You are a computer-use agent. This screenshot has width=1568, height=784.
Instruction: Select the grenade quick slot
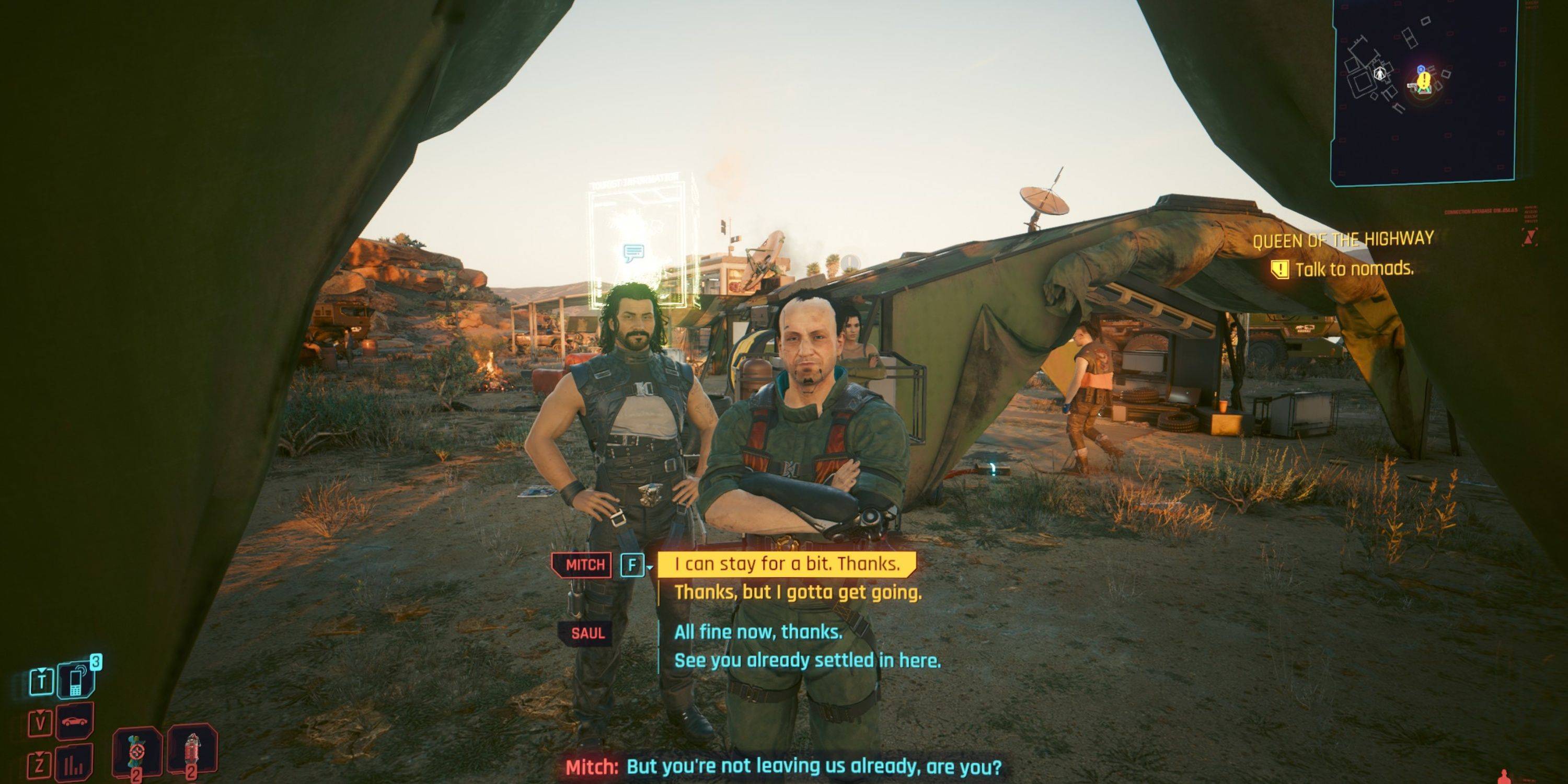(x=136, y=752)
